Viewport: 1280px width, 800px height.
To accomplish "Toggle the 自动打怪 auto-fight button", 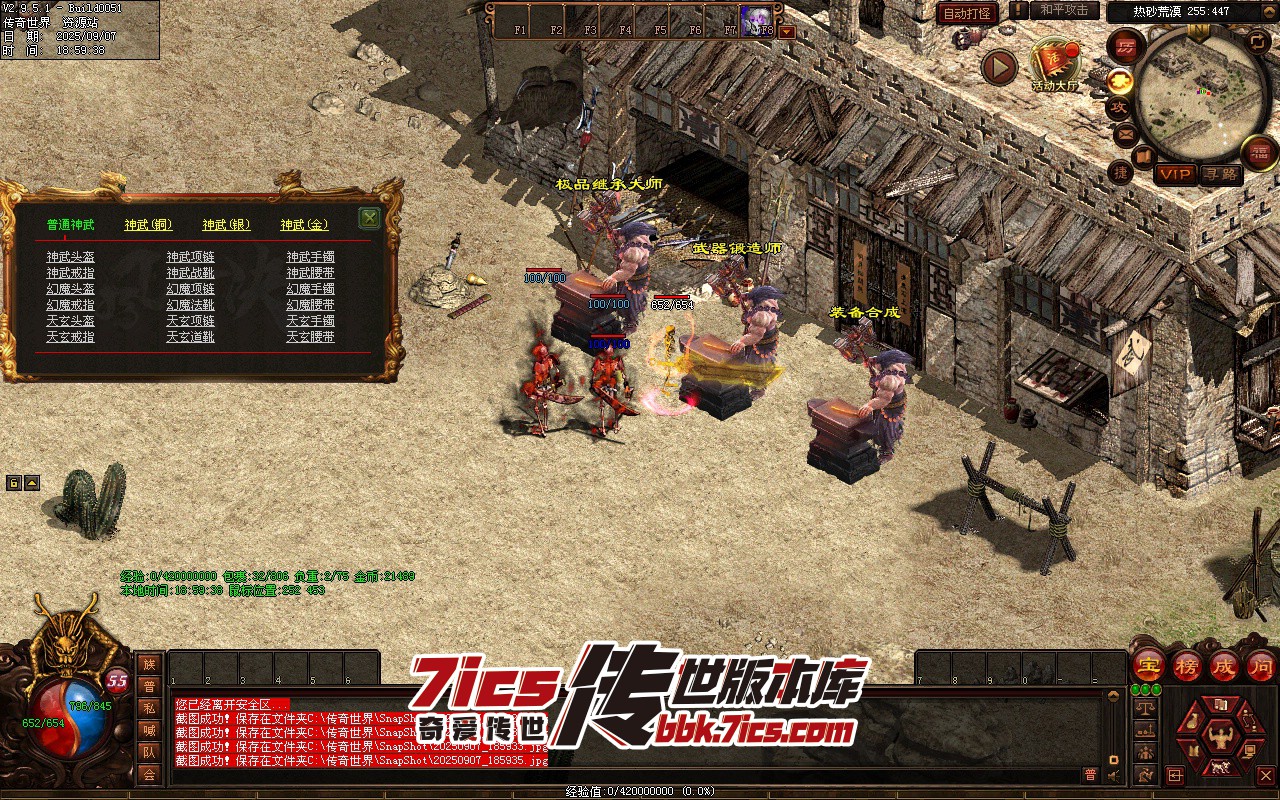I will pos(967,13).
